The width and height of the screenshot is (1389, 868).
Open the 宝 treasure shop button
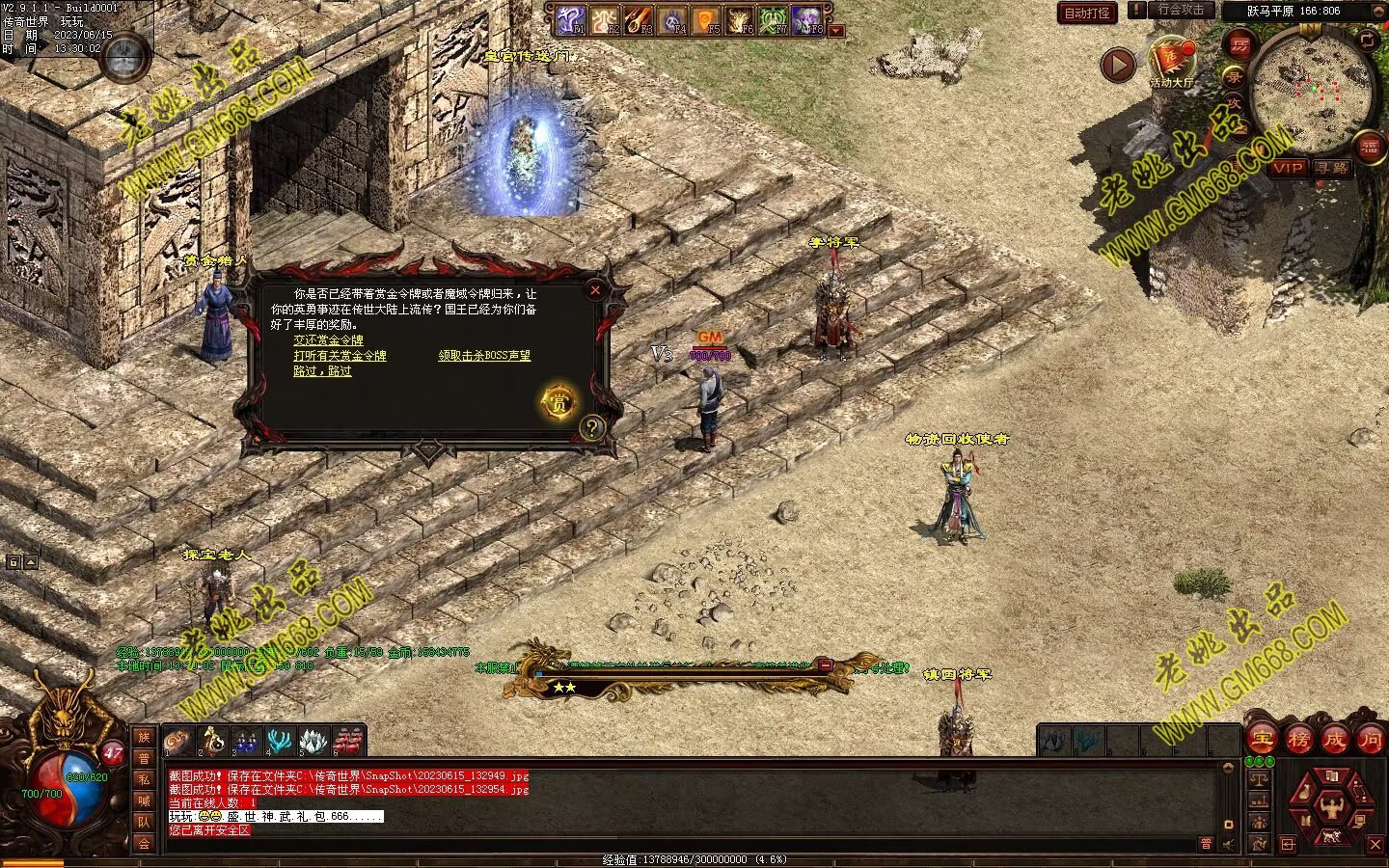tap(1262, 740)
